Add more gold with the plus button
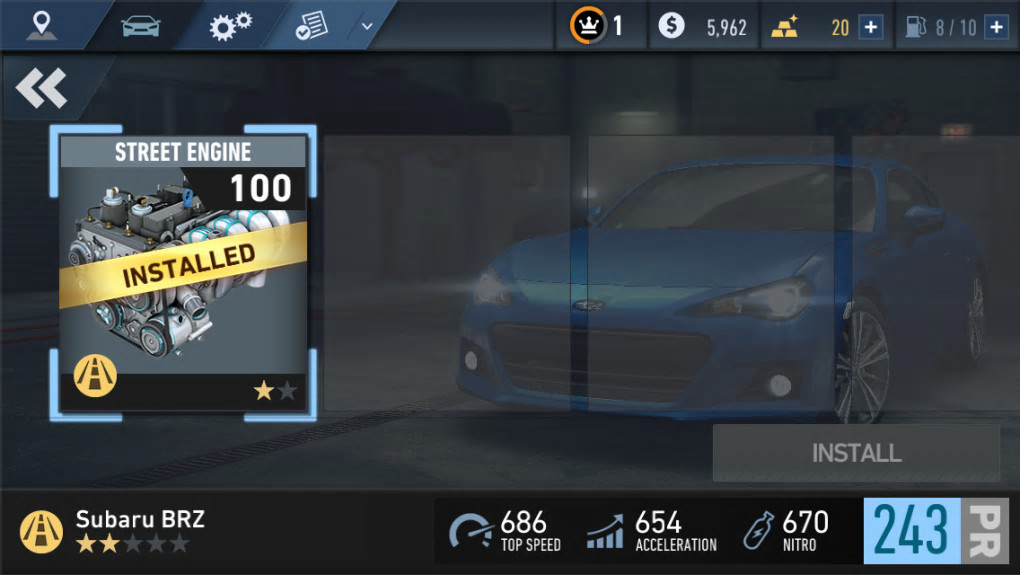This screenshot has height=575, width=1020. (871, 27)
